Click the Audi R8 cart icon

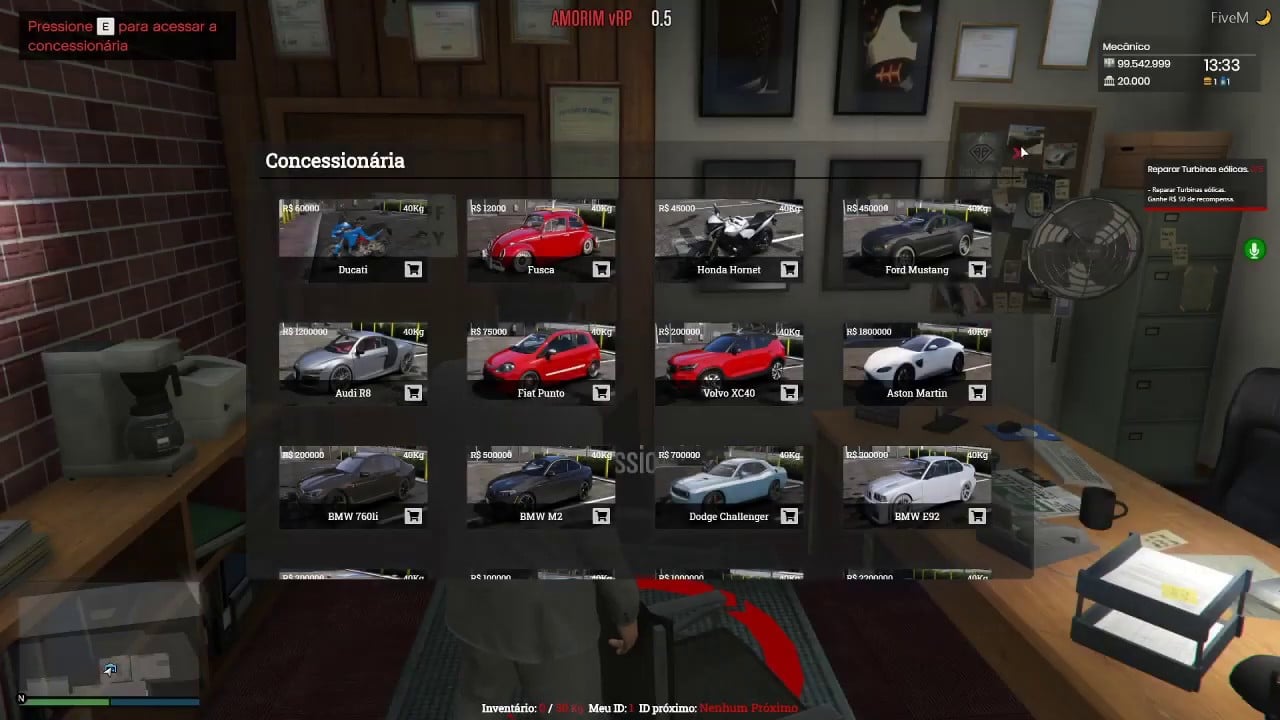tap(412, 393)
